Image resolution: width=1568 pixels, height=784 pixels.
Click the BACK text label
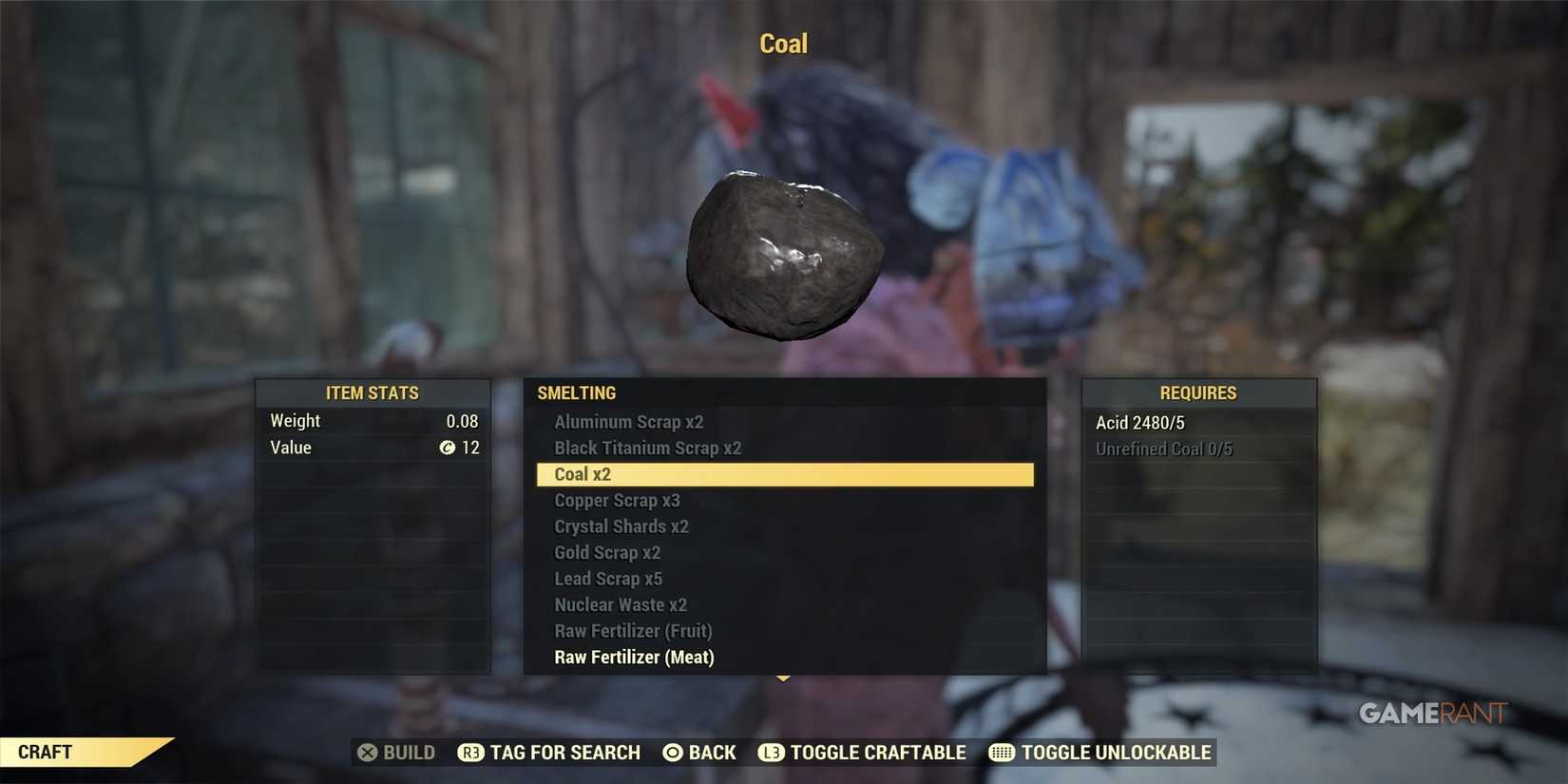[711, 752]
